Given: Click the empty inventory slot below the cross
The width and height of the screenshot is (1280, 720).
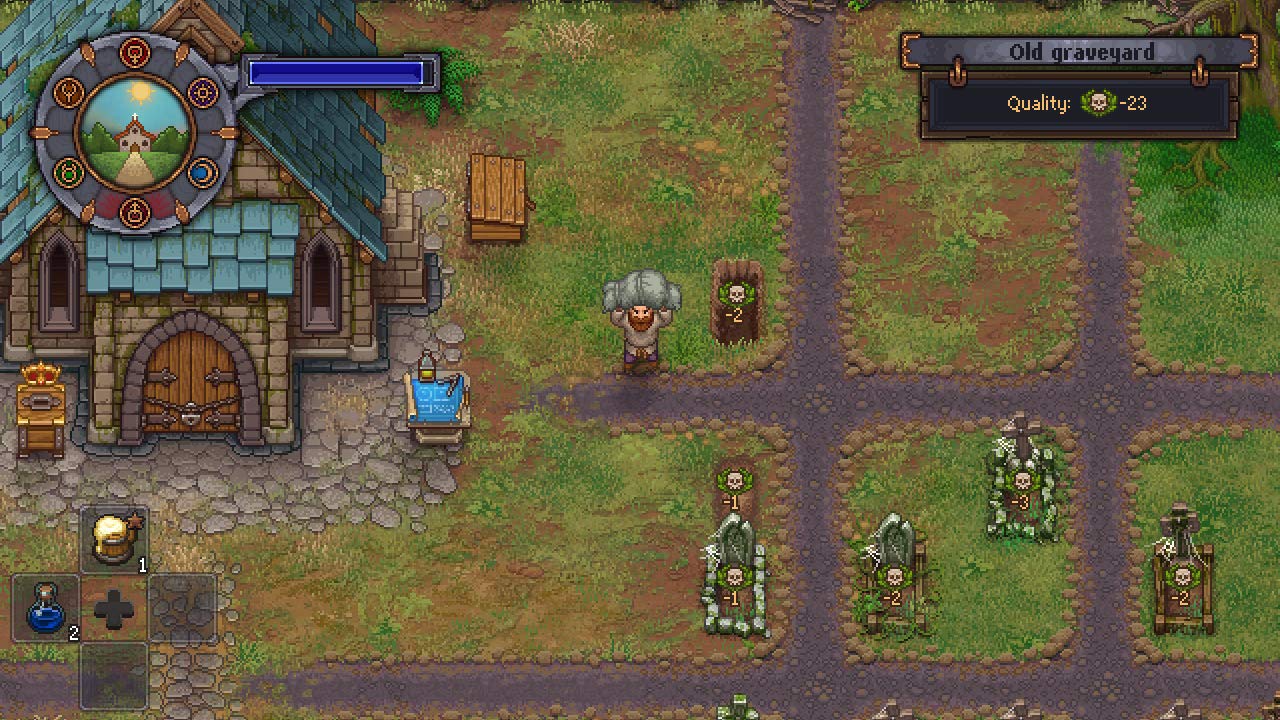Looking at the screenshot, I should (112, 675).
